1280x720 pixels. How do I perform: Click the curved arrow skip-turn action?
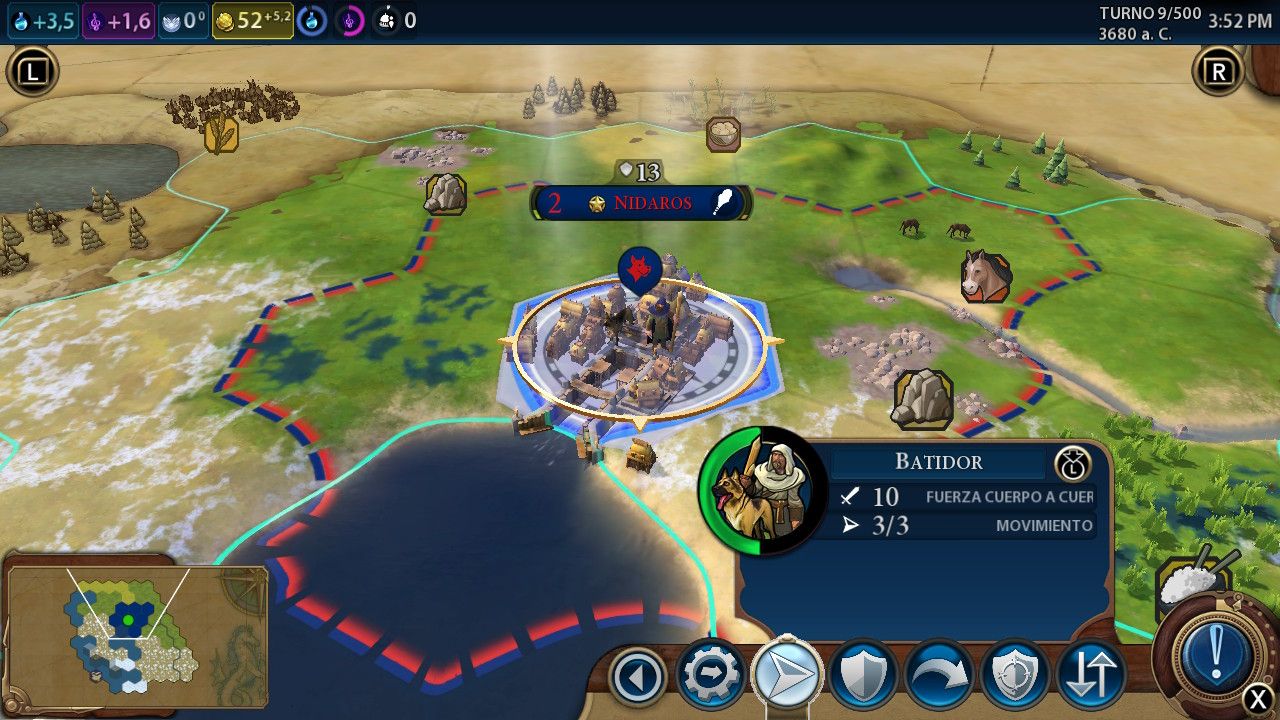pyautogui.click(x=939, y=677)
